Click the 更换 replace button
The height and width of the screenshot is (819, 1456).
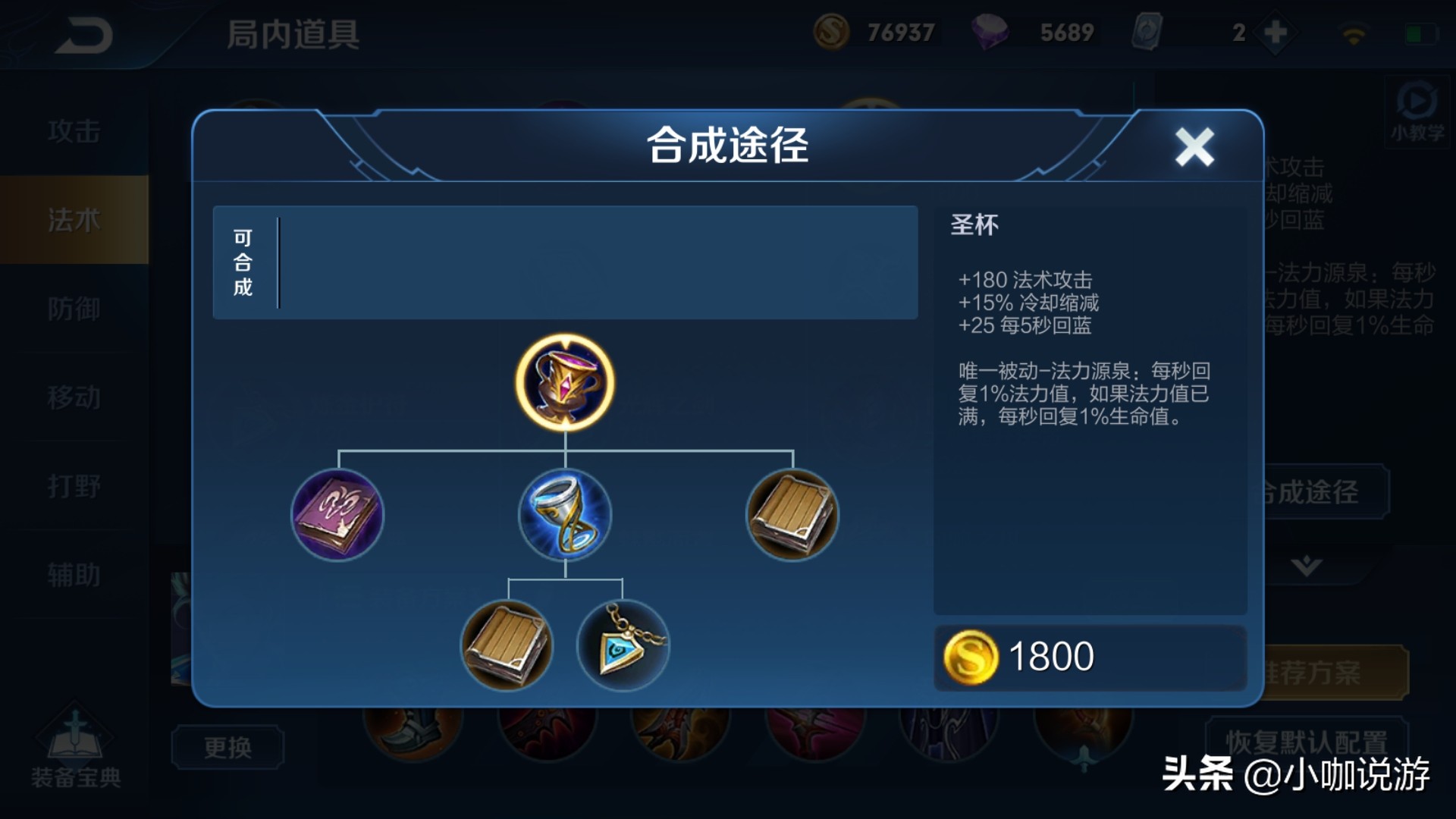pyautogui.click(x=227, y=747)
